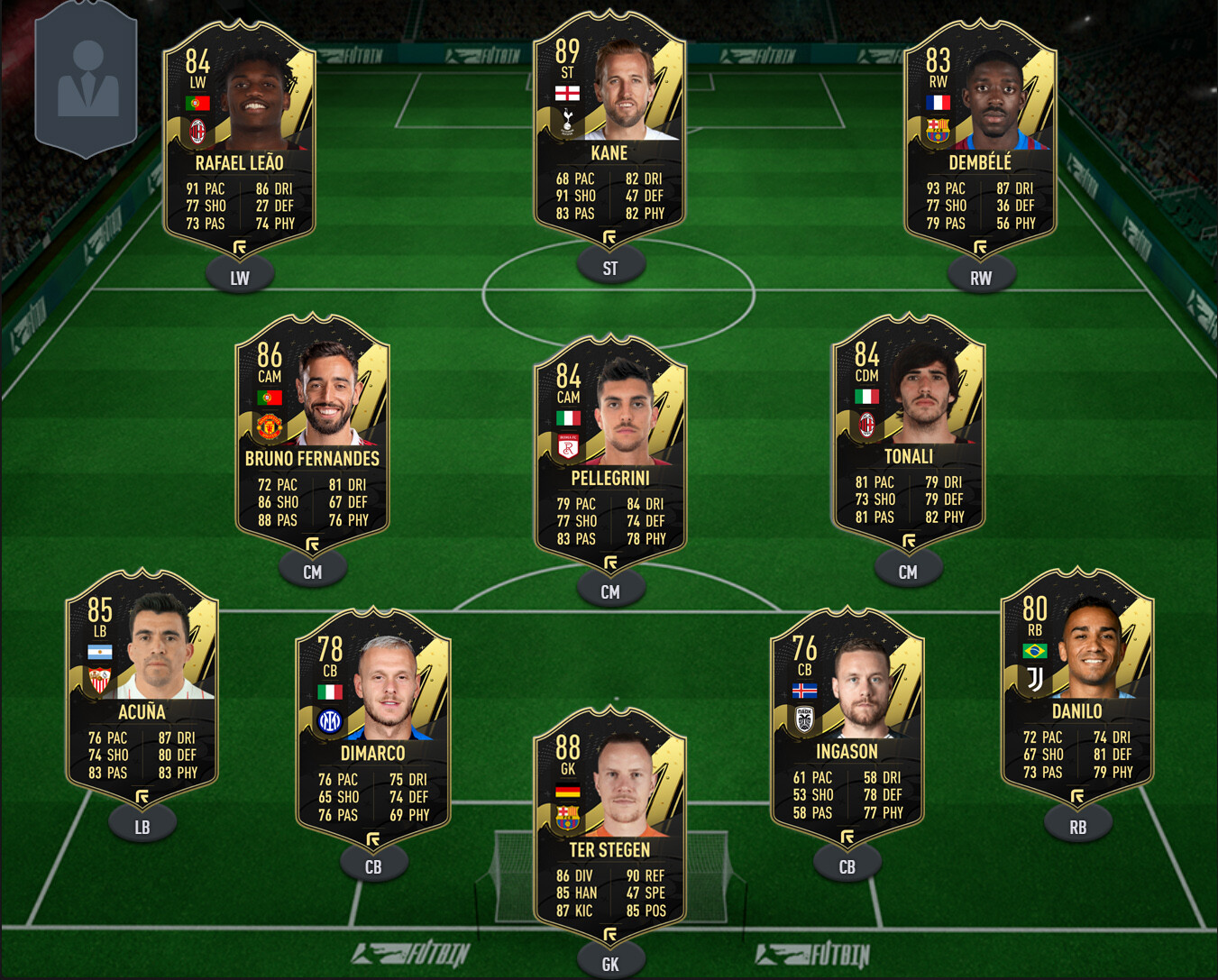Select the ST position badge below Kane

610,266
